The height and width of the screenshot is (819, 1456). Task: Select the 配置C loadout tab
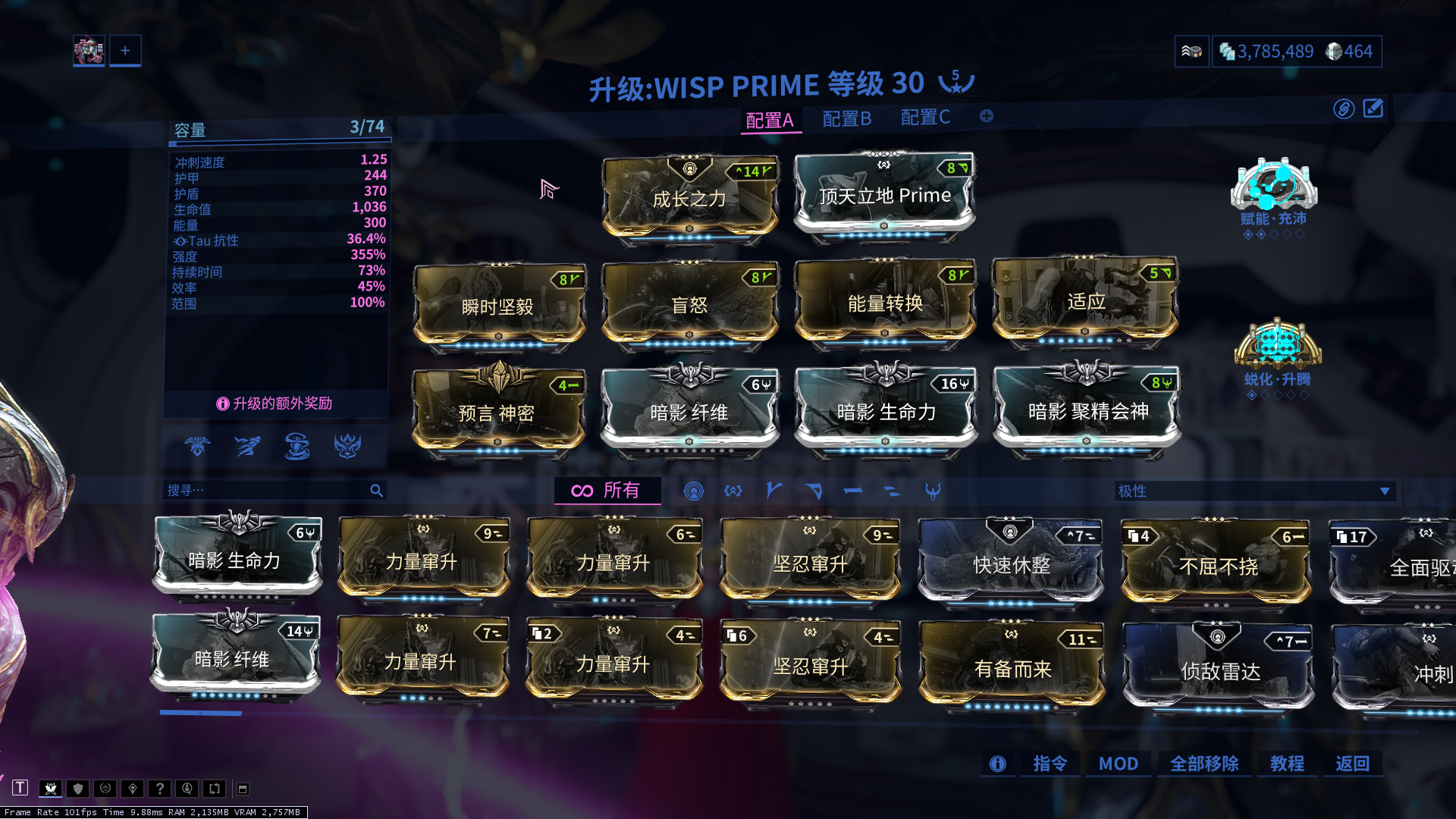[x=924, y=118]
